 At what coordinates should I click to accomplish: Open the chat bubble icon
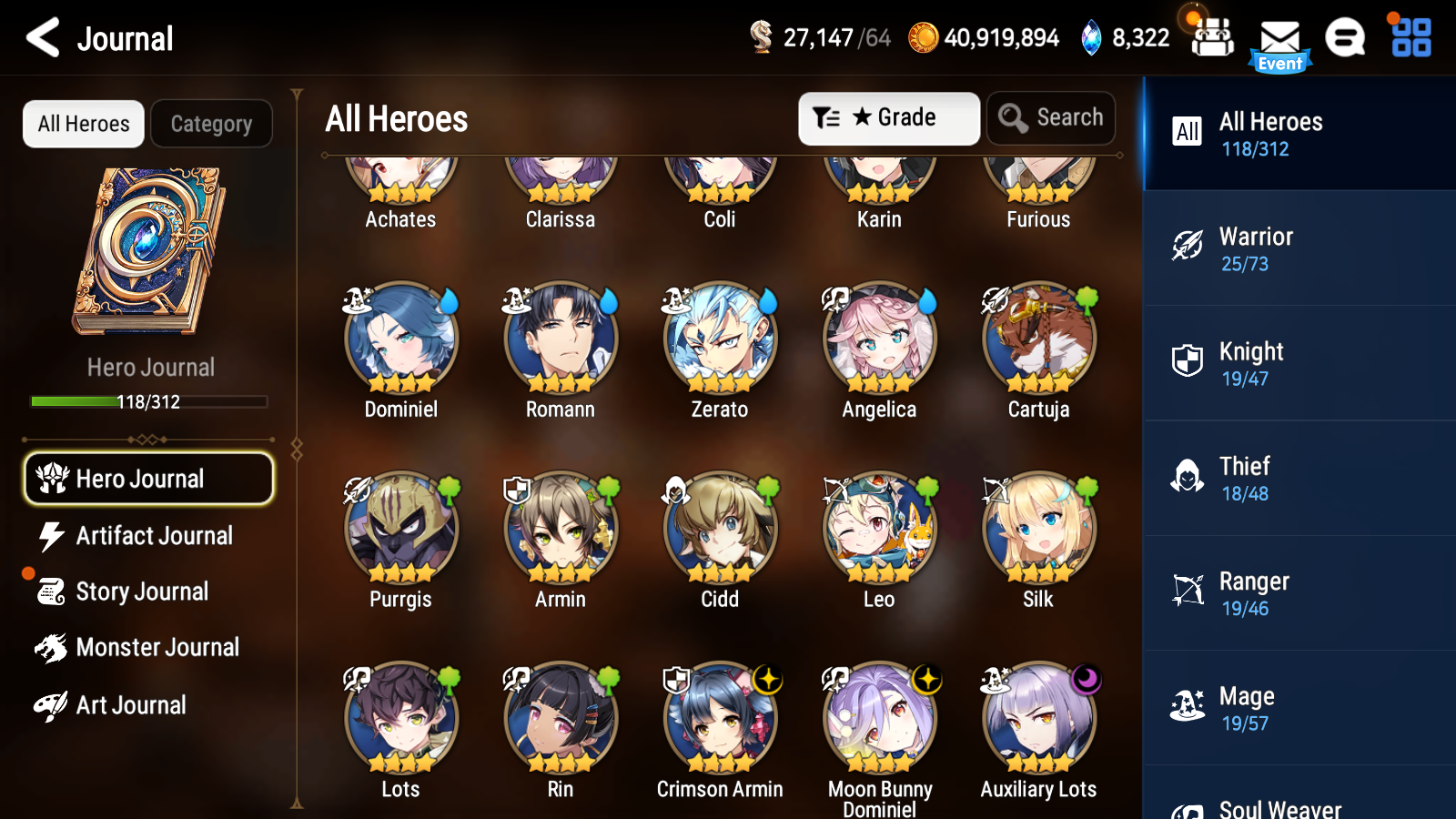[x=1345, y=40]
